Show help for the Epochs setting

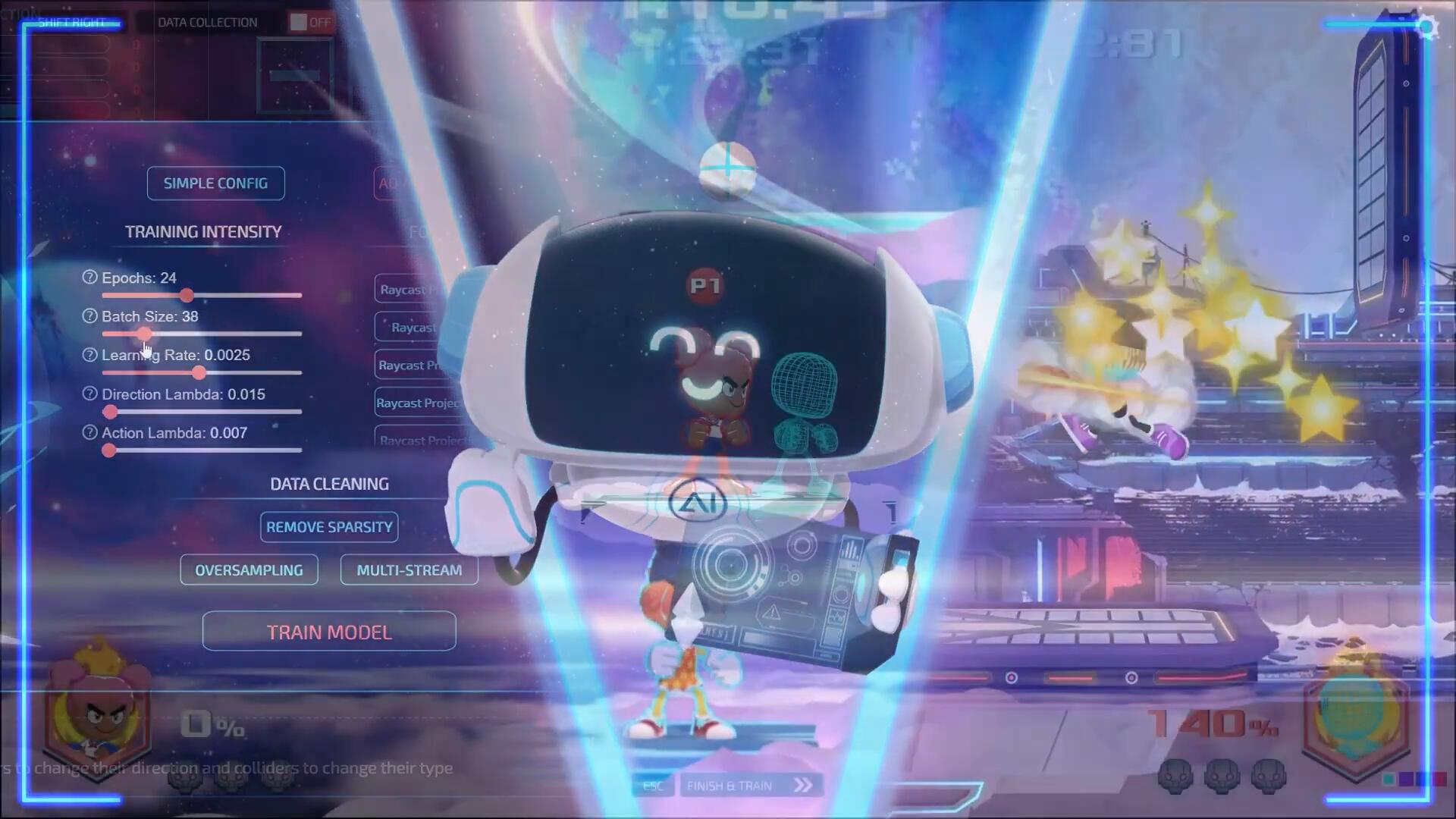point(89,278)
